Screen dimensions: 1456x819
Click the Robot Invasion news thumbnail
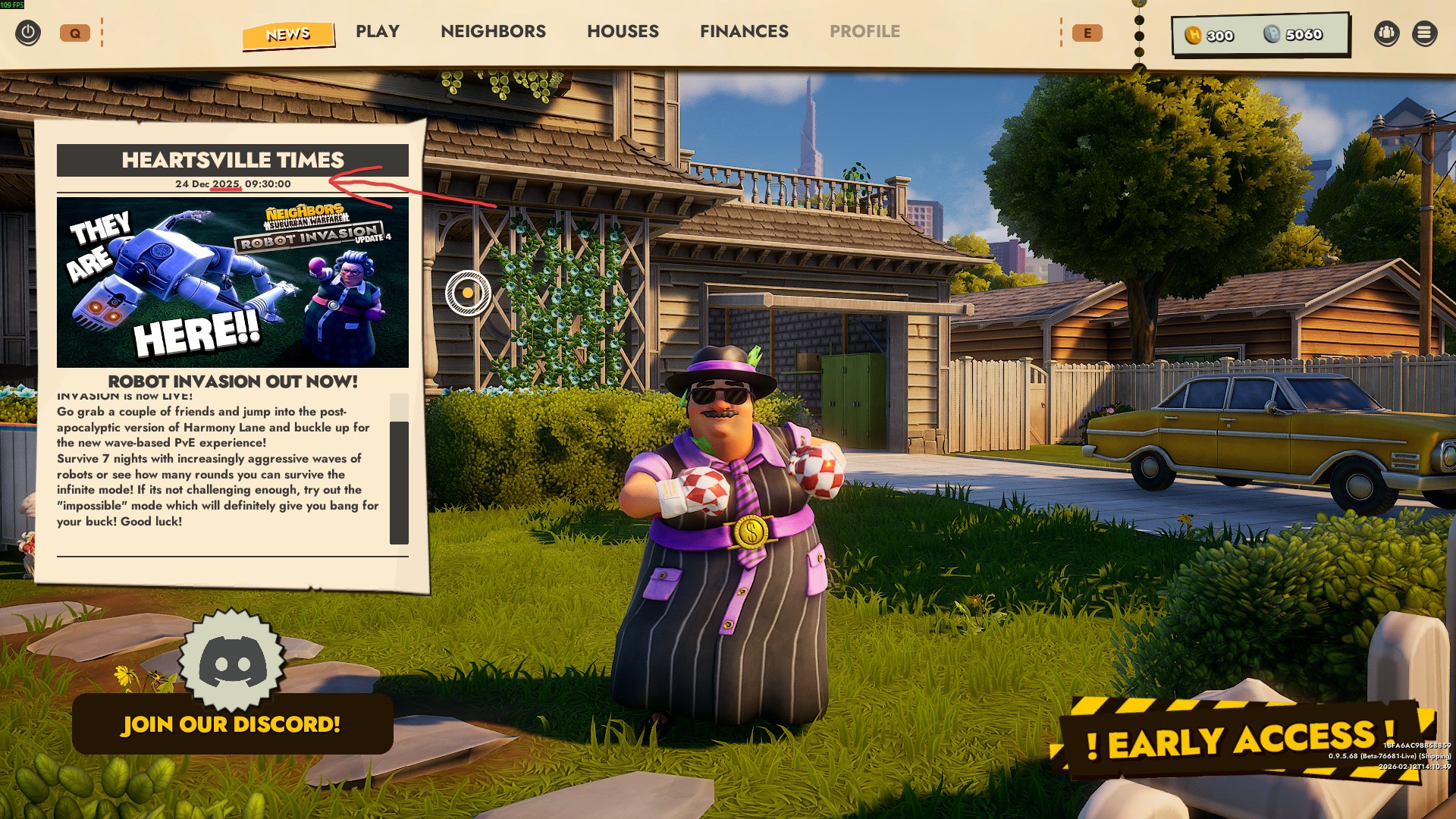(x=233, y=282)
